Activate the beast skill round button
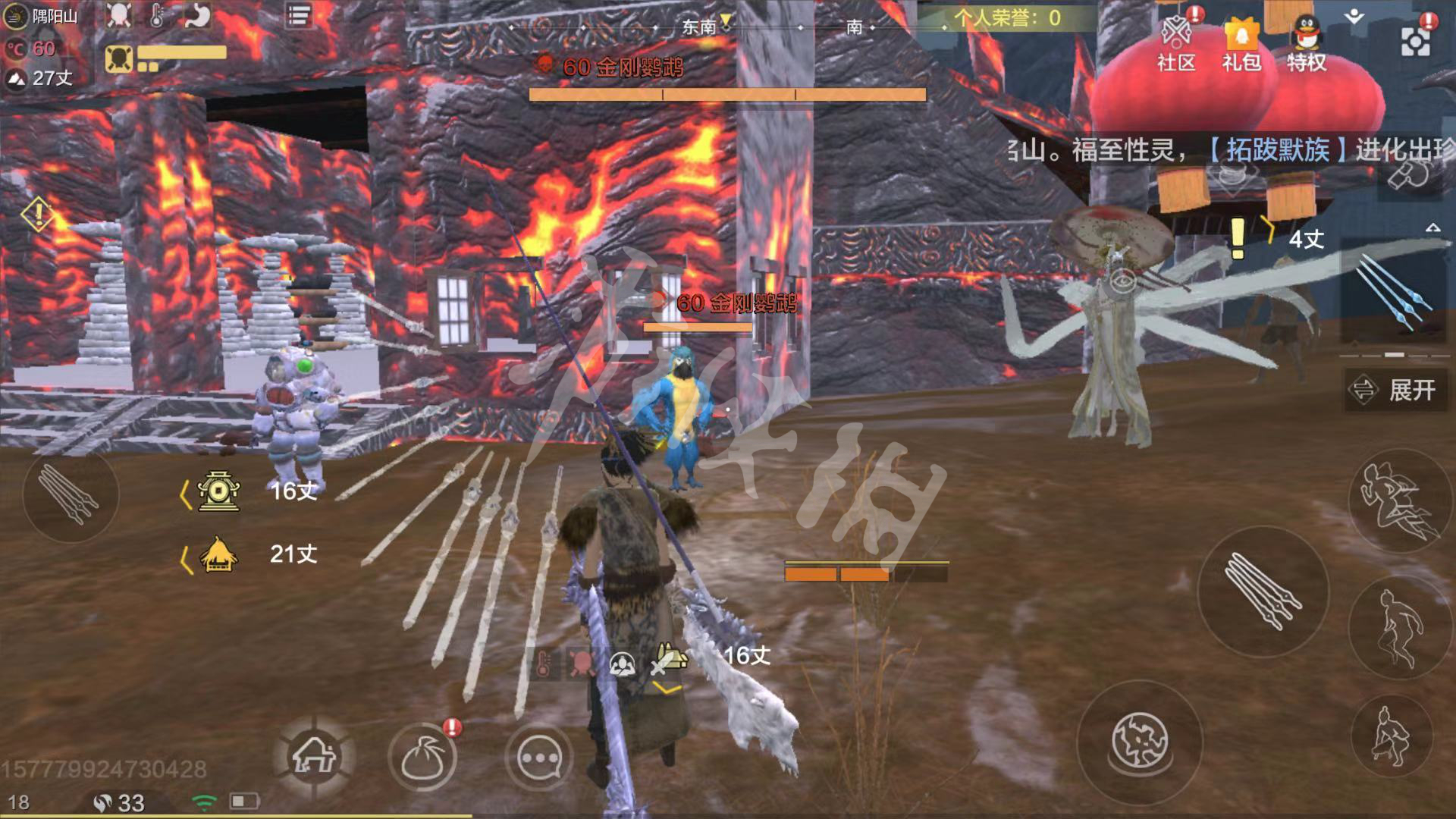The width and height of the screenshot is (1456, 819). [x=1140, y=741]
